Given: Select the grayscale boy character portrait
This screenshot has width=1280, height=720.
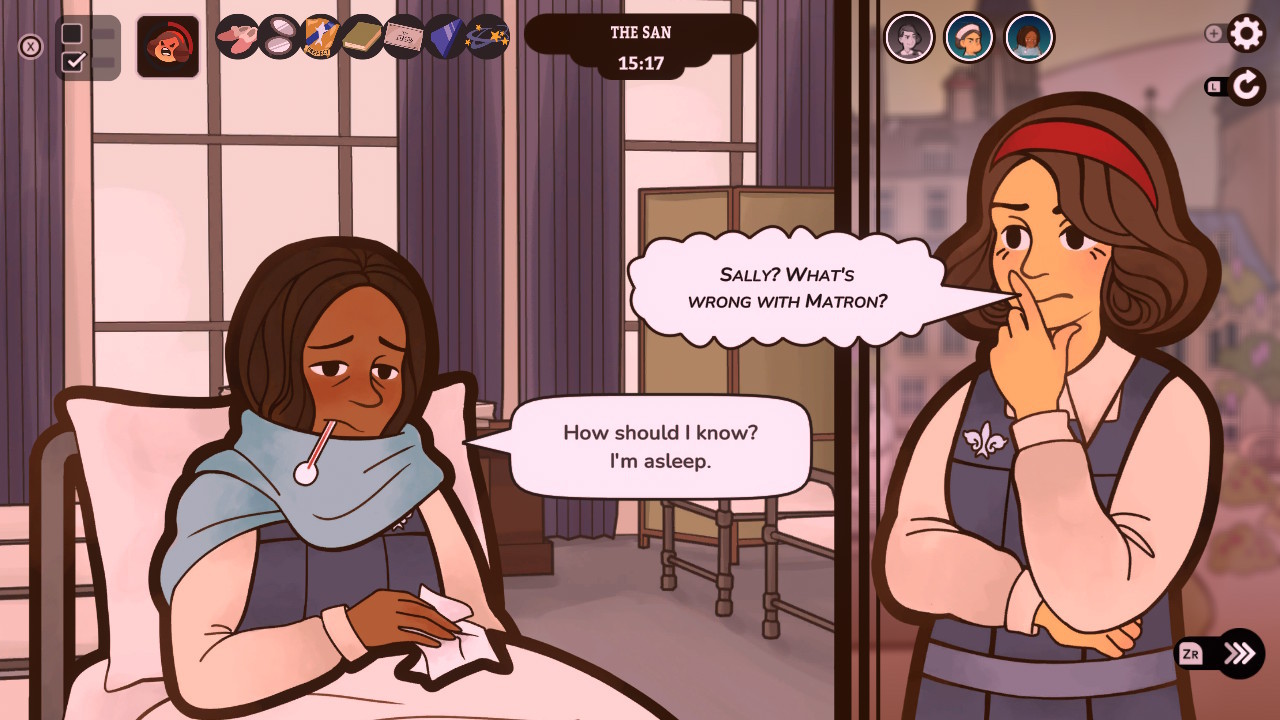Looking at the screenshot, I should pyautogui.click(x=910, y=37).
